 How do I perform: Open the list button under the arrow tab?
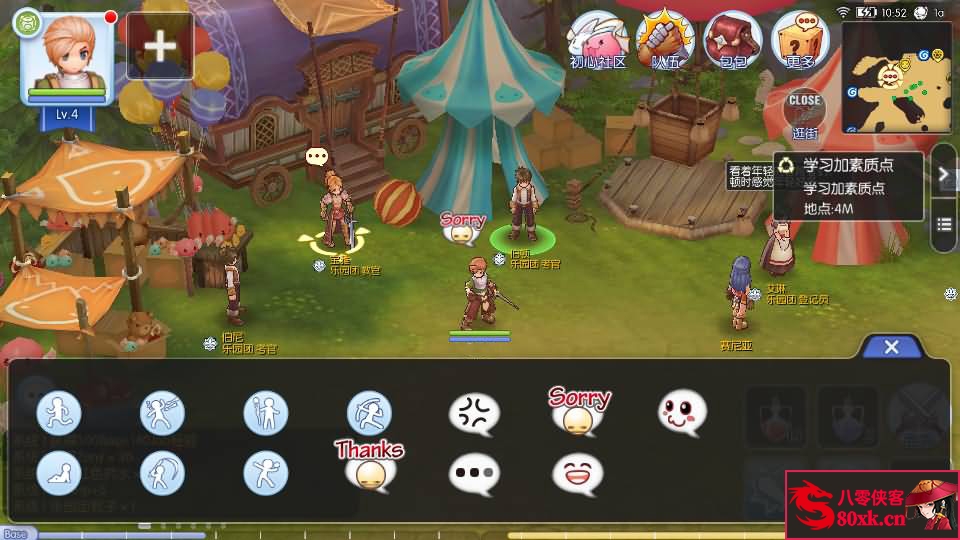tap(944, 225)
